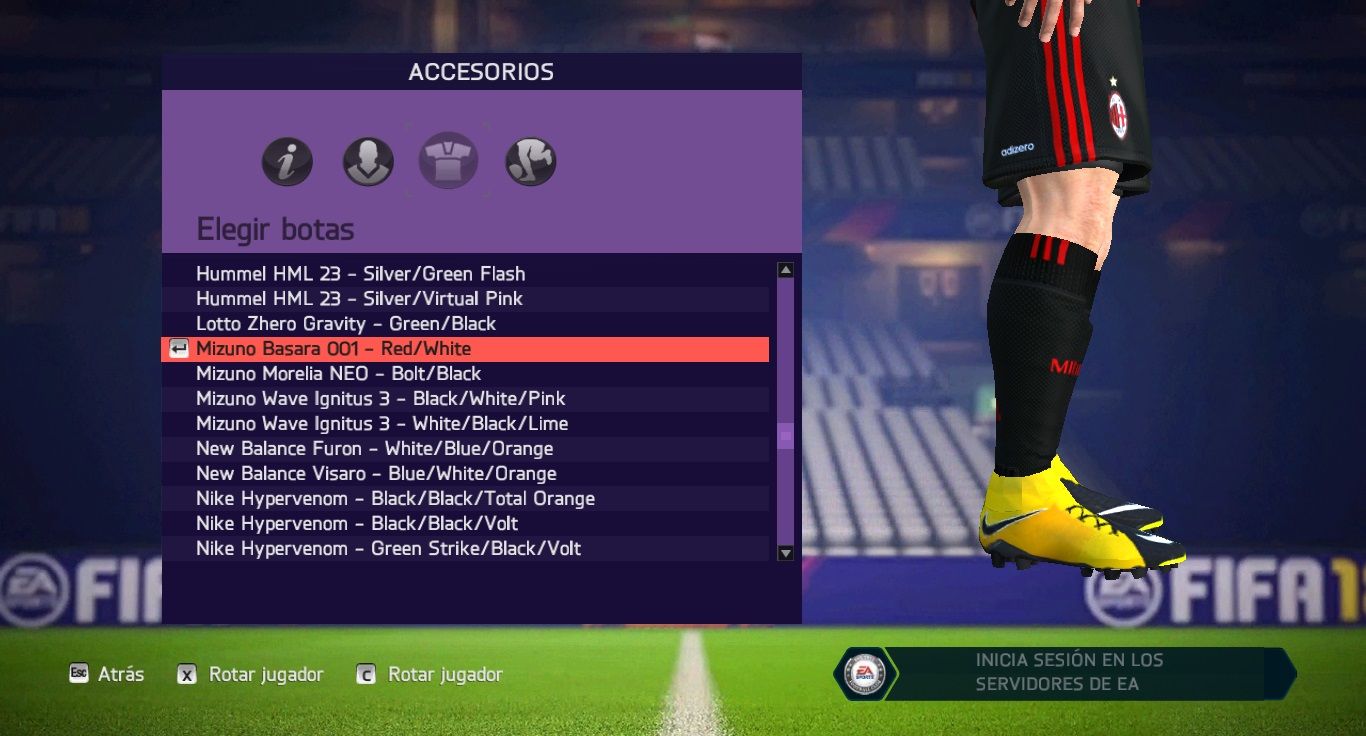
Task: Select Mizuno Wave Ignitus 3 Black/White/Pink
Action: 380,399
